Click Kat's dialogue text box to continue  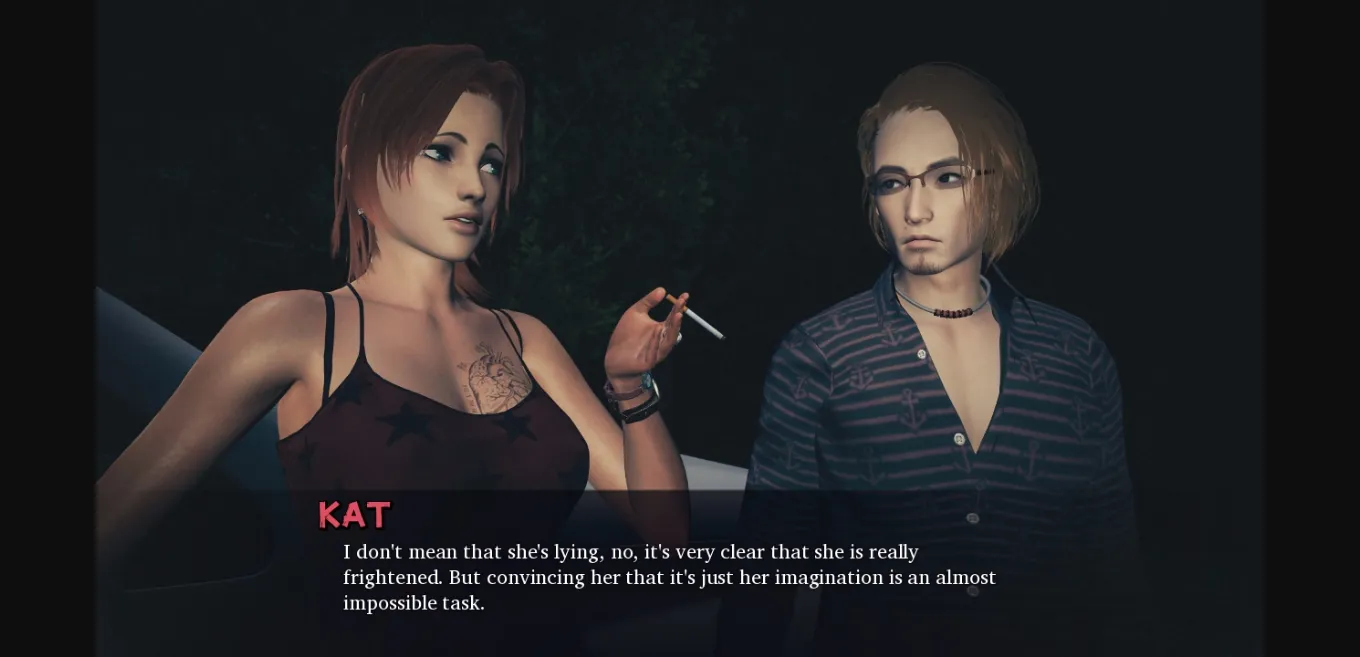[668, 577]
